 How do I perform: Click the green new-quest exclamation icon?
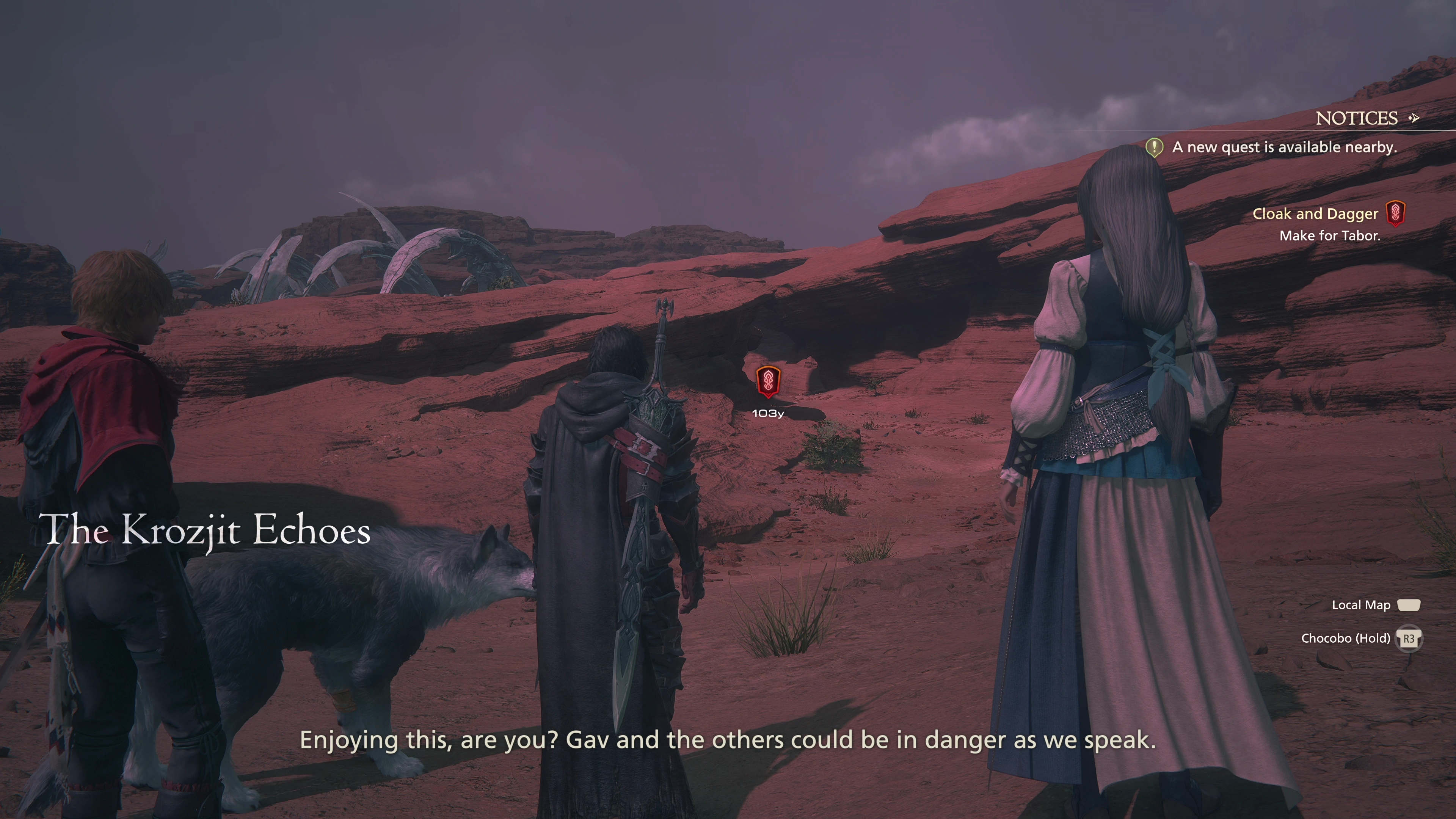1153,147
